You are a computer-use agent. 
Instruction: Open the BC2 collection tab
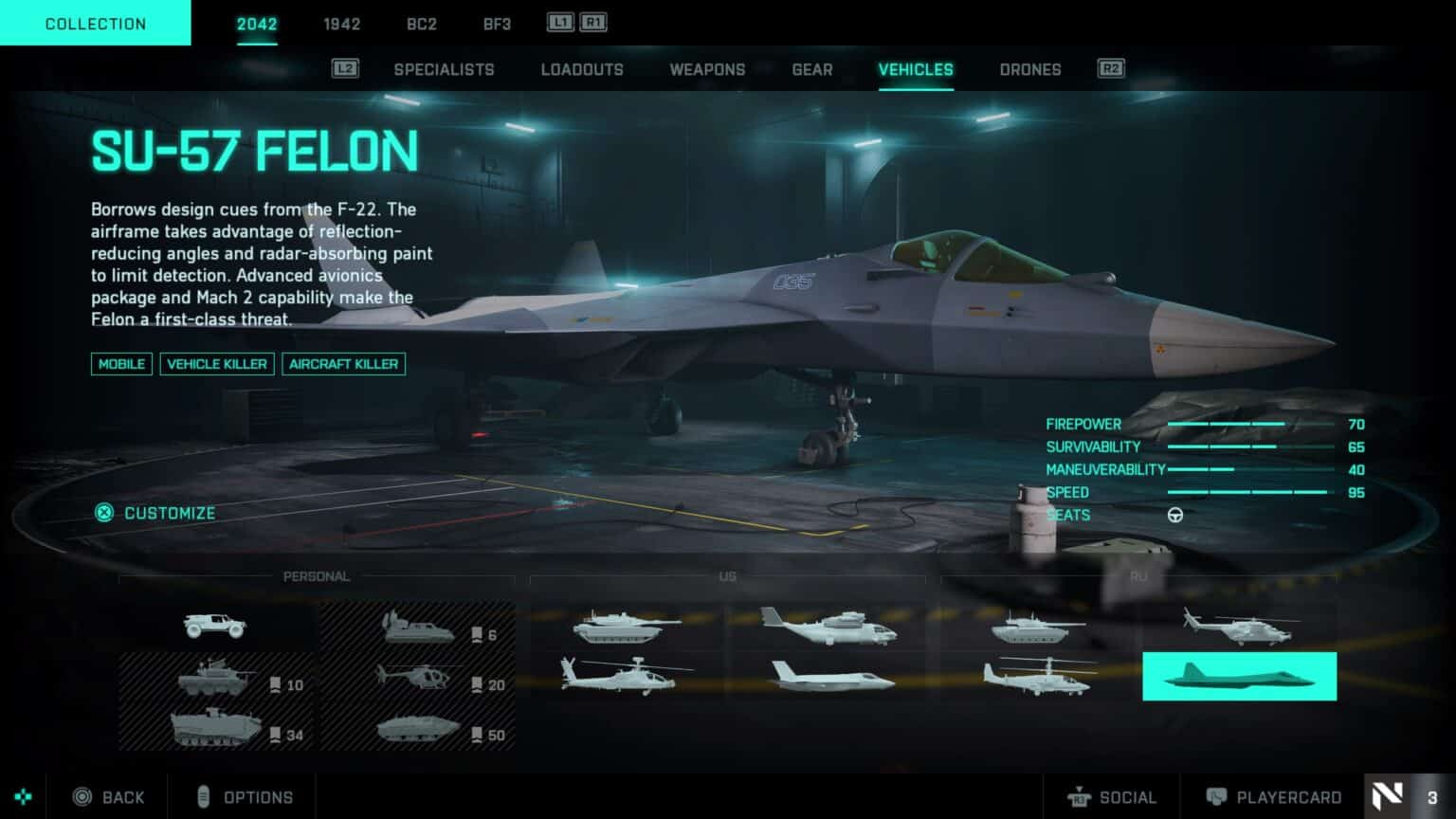pyautogui.click(x=422, y=24)
